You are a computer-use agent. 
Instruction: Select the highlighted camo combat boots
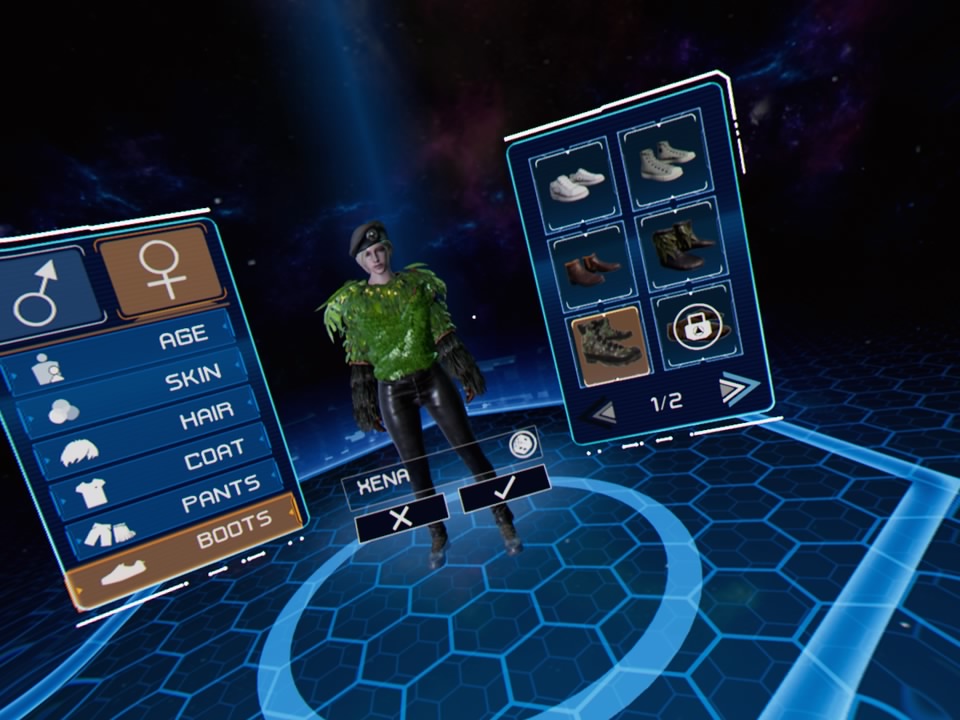(x=607, y=343)
